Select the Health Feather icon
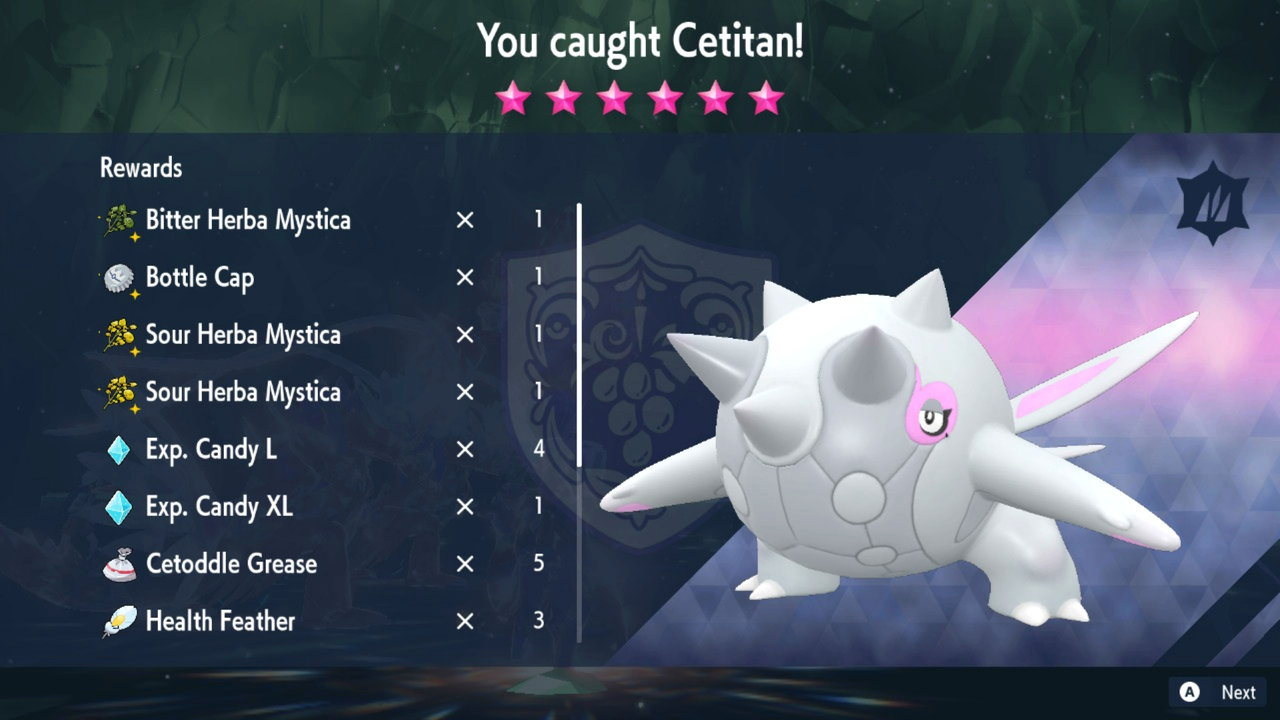Screen dimensions: 1280x720 [x=120, y=620]
